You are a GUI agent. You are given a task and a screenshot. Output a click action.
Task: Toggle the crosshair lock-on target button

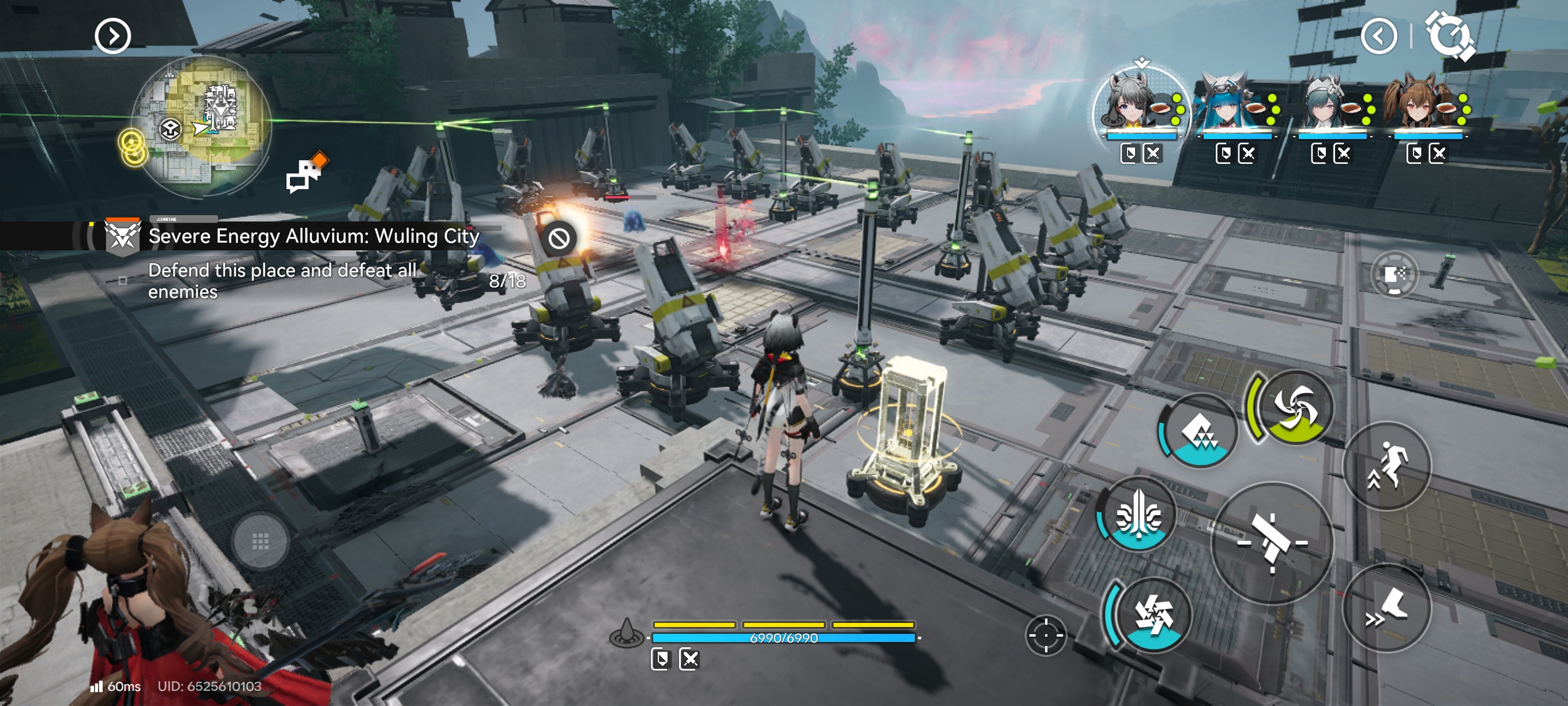[x=1046, y=635]
